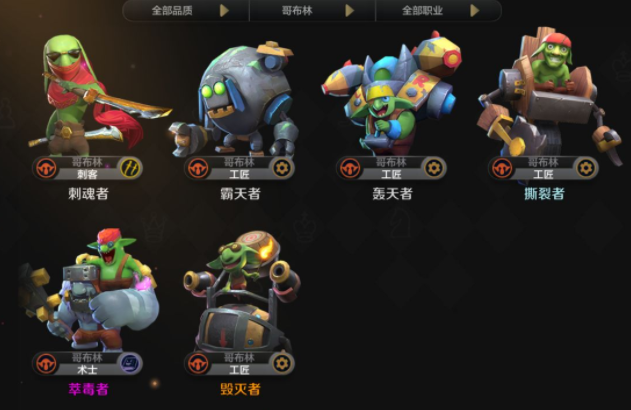Pick the 撕裂者 wooden mech card
This screenshot has height=410, width=631.
tap(543, 100)
